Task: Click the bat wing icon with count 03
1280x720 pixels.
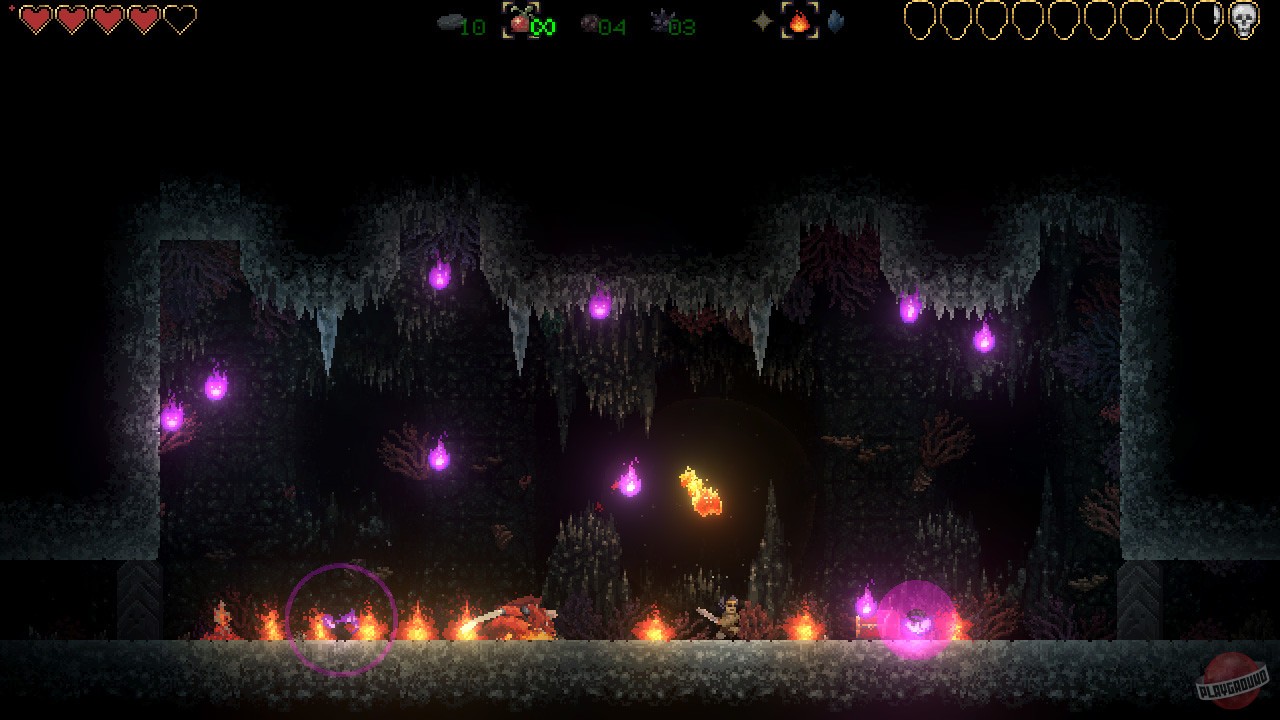Action: [x=661, y=23]
